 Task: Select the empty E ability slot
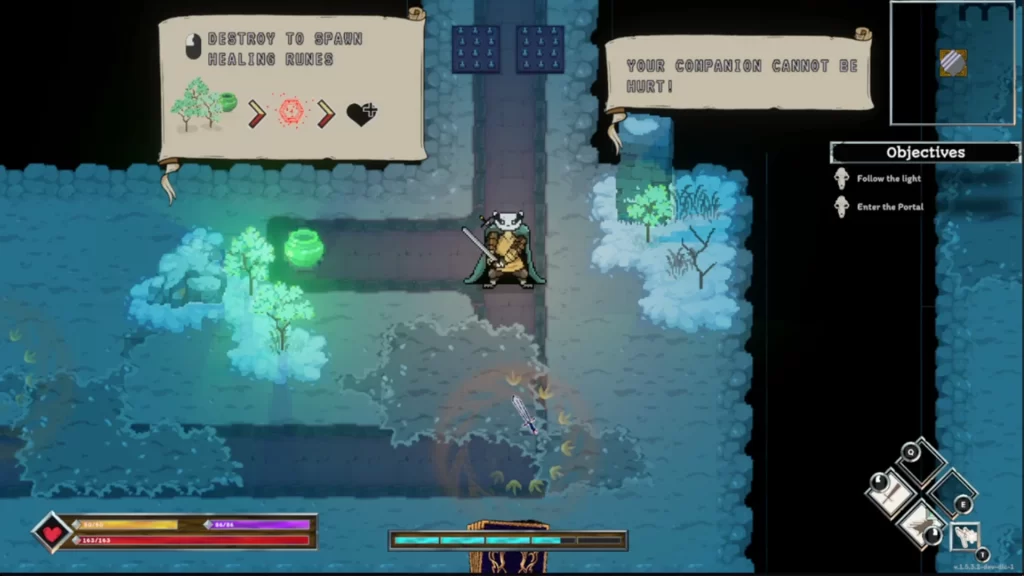tap(951, 492)
